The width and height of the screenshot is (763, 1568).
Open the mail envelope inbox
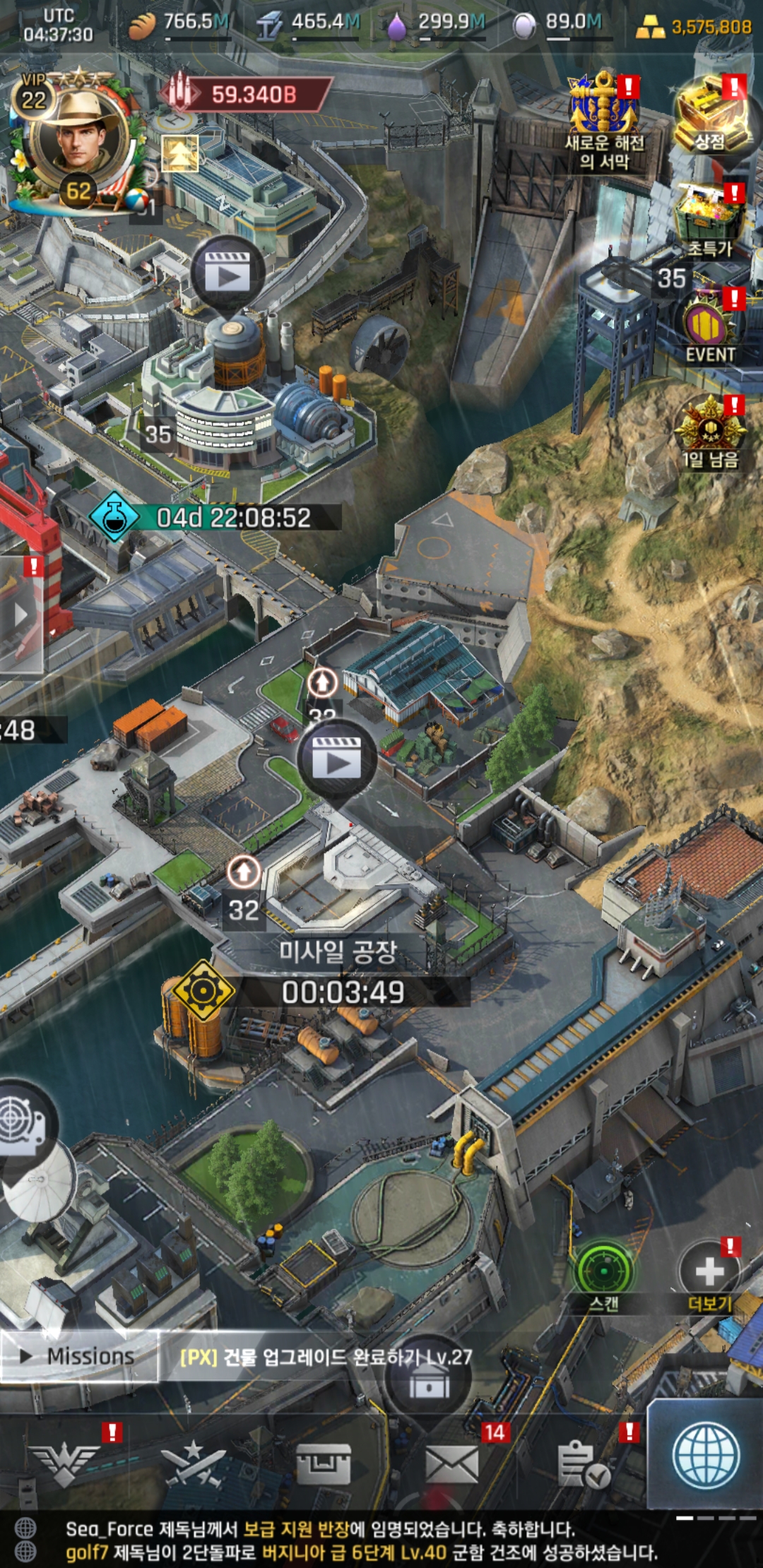(452, 1464)
